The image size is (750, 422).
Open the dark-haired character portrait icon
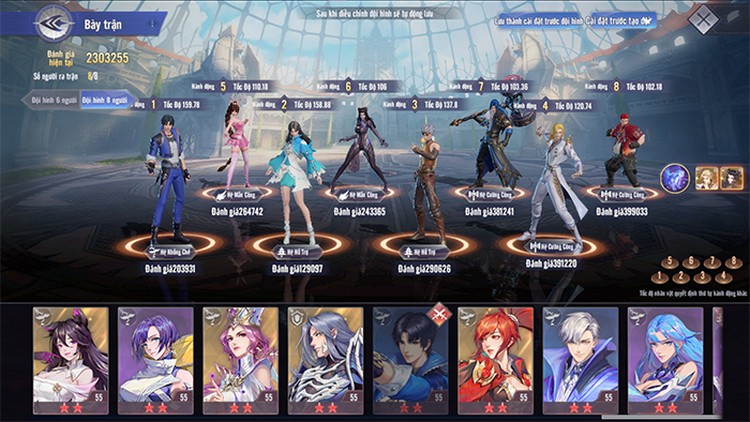coord(732,178)
